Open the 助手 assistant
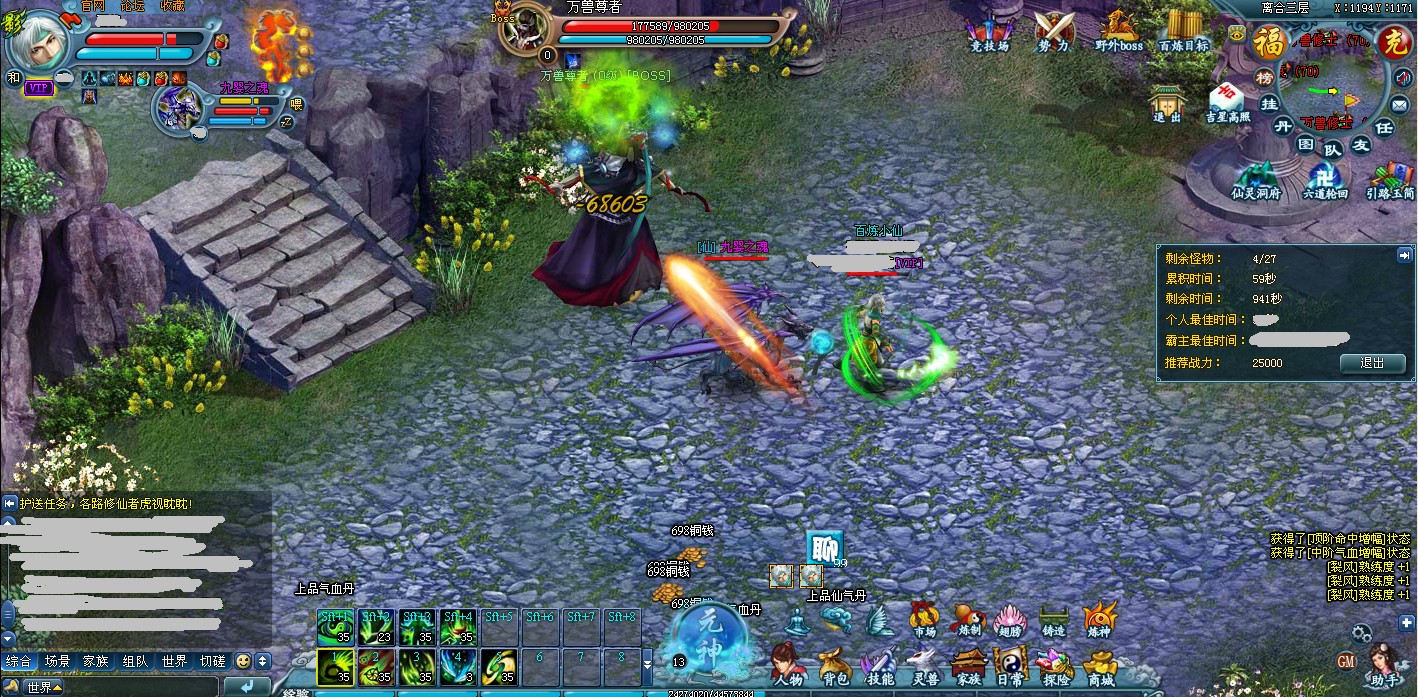The height and width of the screenshot is (697, 1418). [1386, 665]
